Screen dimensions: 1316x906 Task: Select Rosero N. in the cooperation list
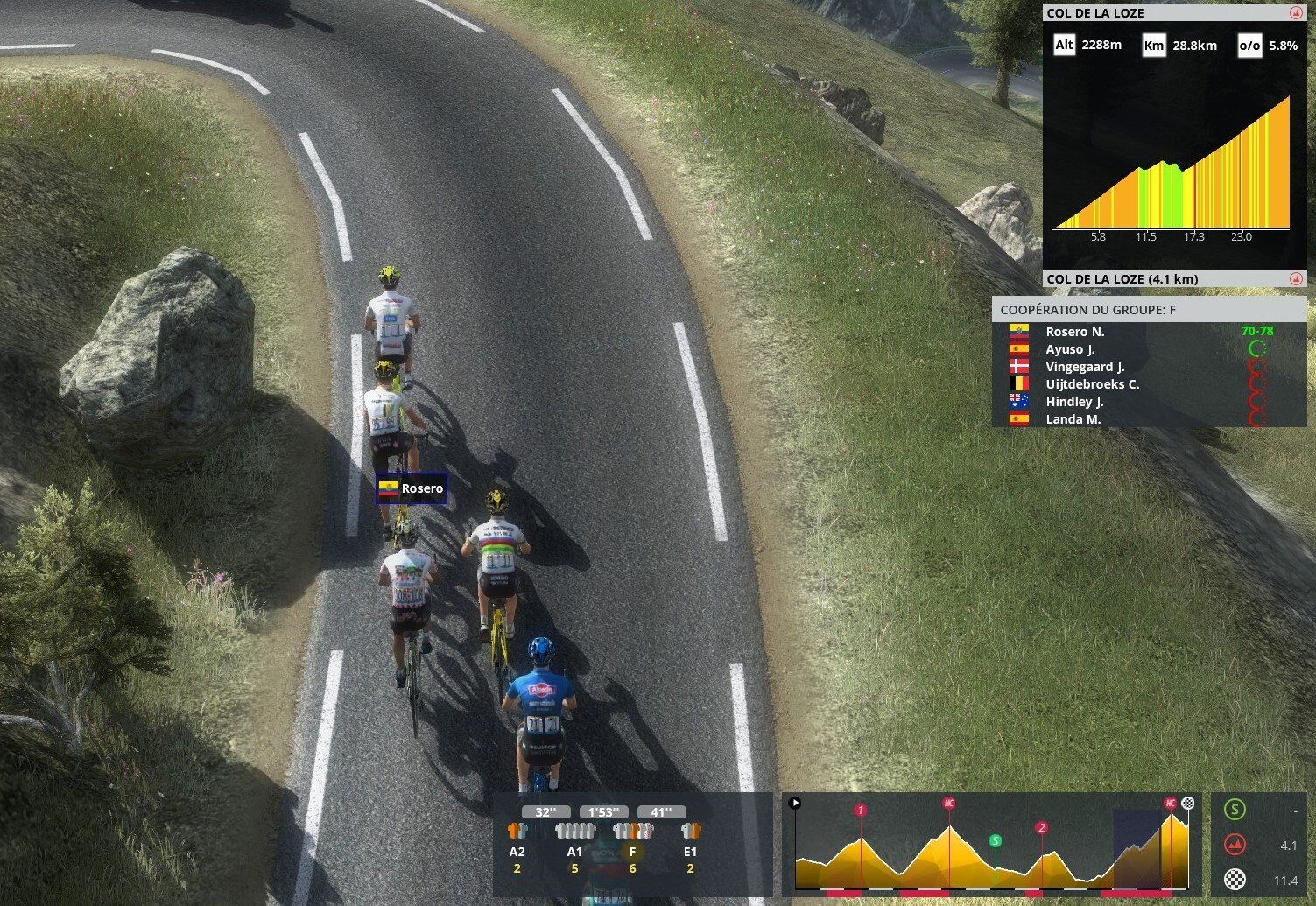1074,332
